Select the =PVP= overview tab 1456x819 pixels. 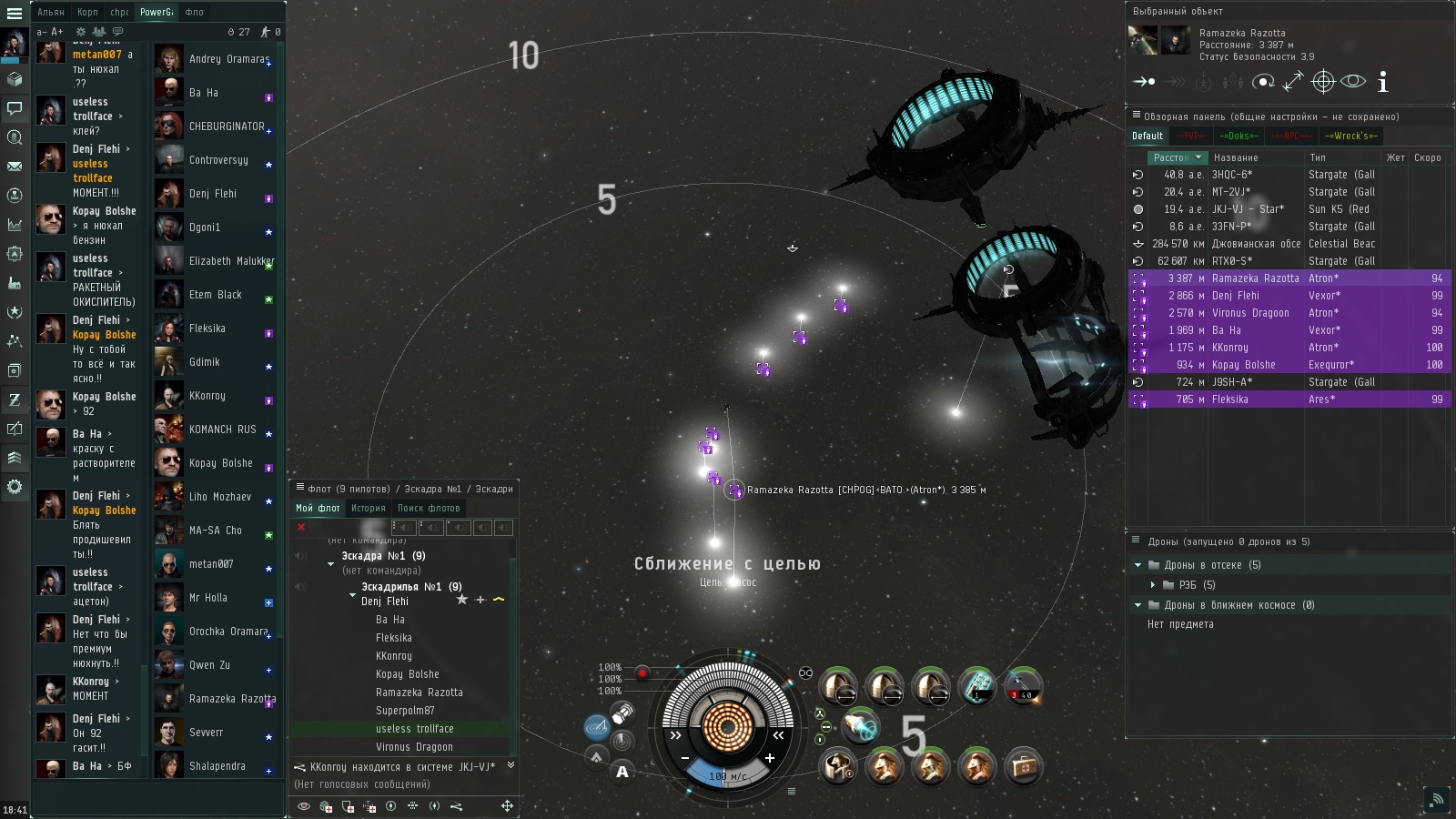pos(1191,136)
